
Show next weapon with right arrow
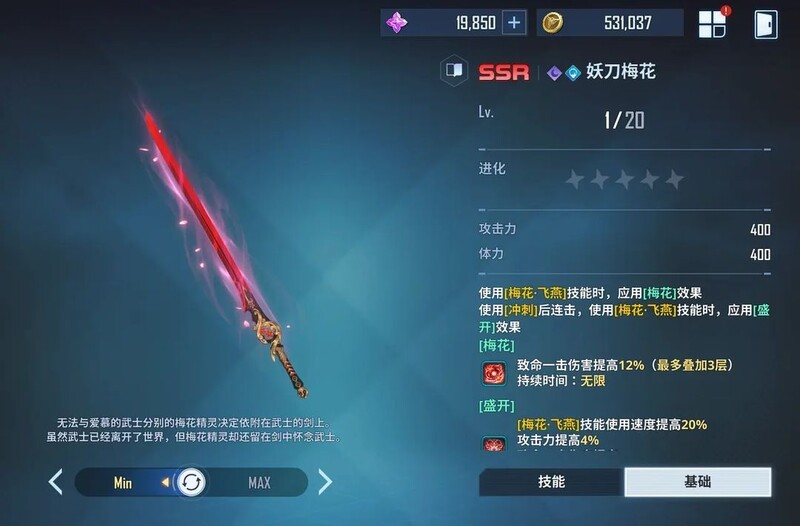click(325, 483)
